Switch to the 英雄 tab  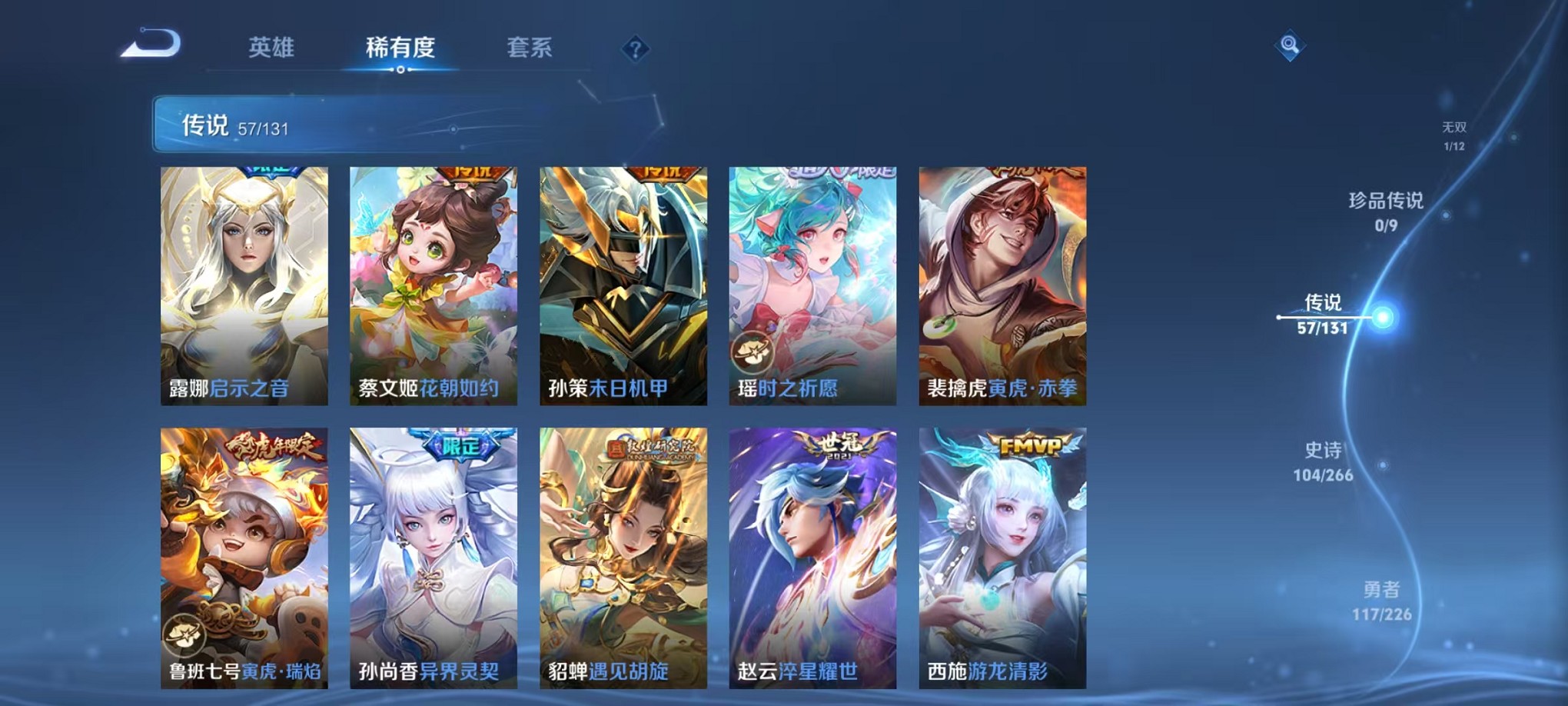click(x=271, y=48)
